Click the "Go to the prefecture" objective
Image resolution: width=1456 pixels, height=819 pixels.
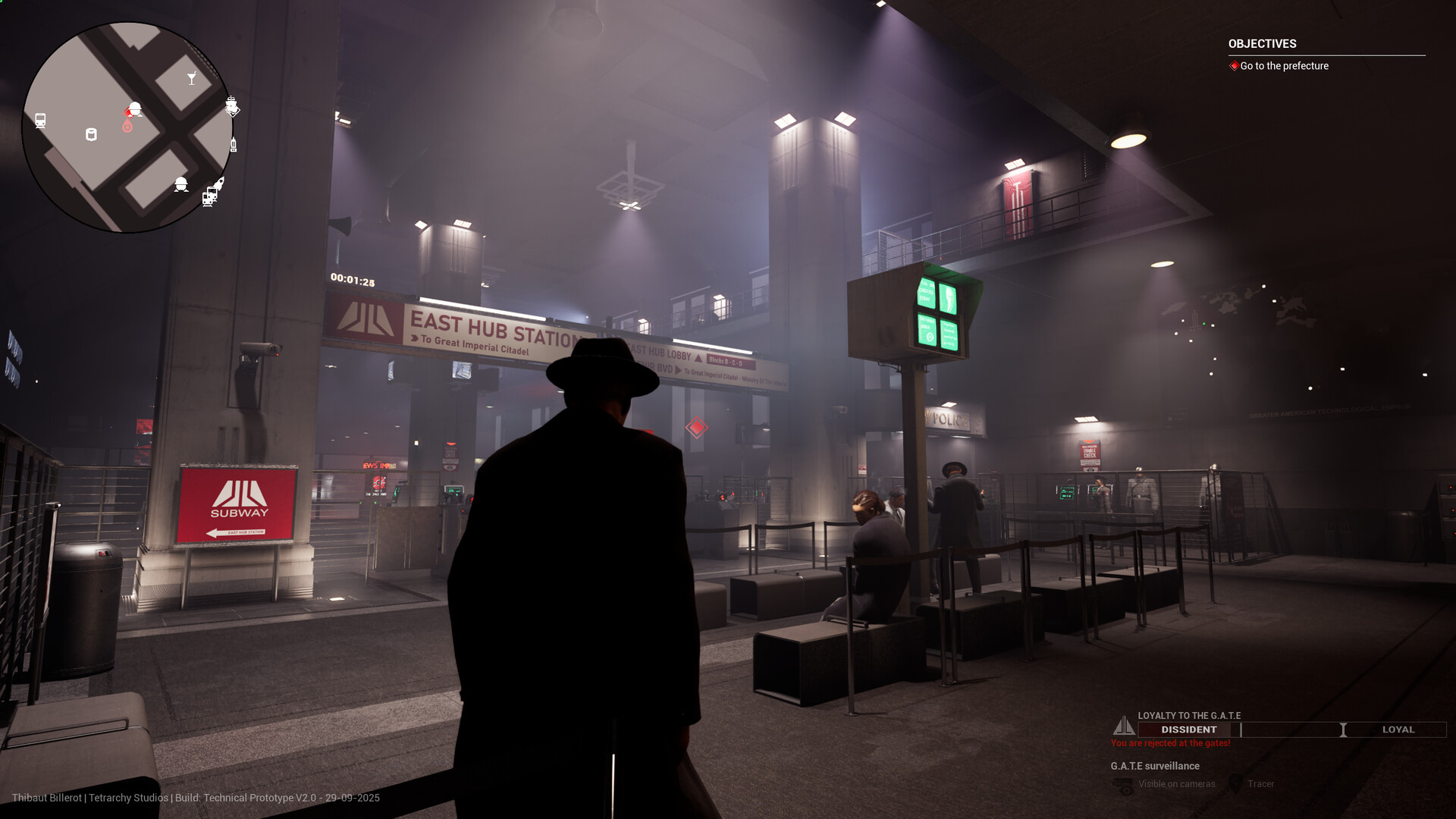[x=1284, y=66]
